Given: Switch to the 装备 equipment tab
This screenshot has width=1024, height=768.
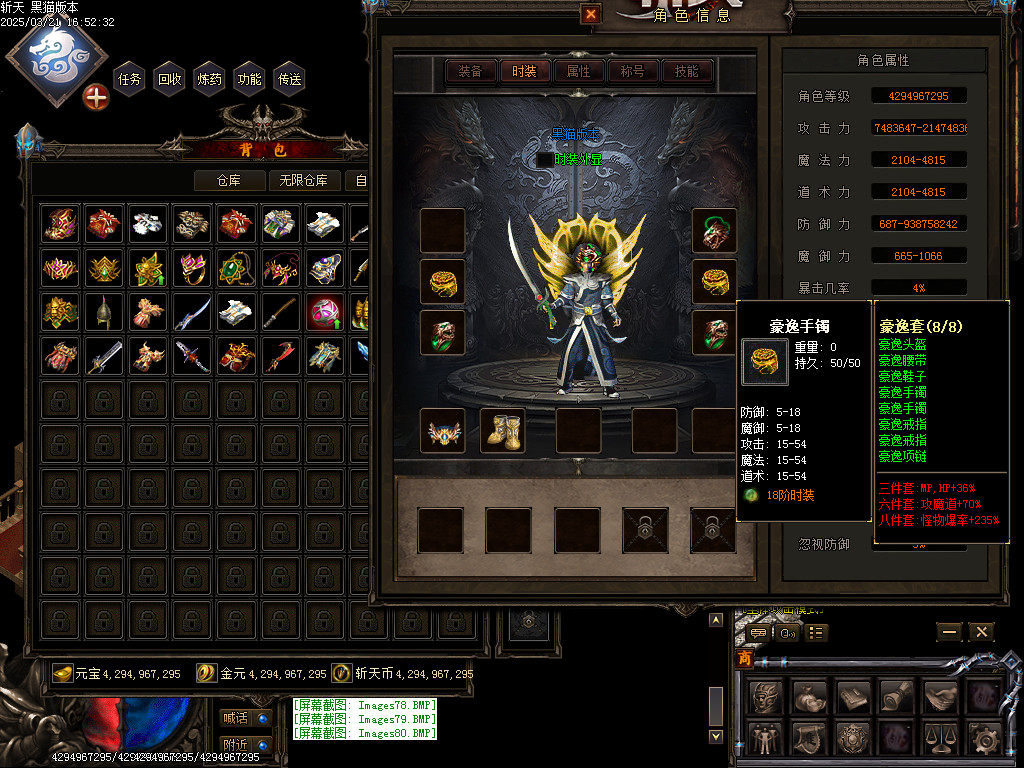Looking at the screenshot, I should point(470,71).
